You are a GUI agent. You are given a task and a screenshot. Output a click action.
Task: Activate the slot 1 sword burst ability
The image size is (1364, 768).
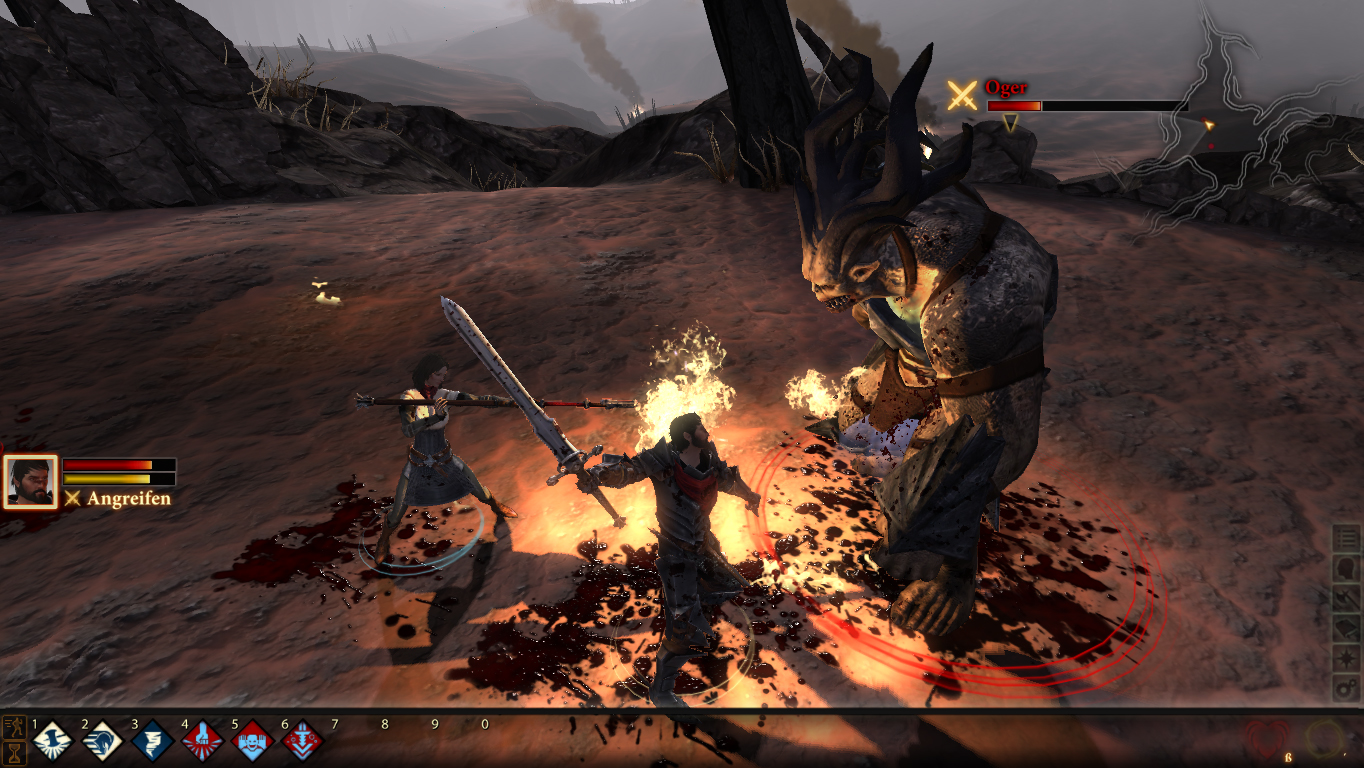coord(51,741)
